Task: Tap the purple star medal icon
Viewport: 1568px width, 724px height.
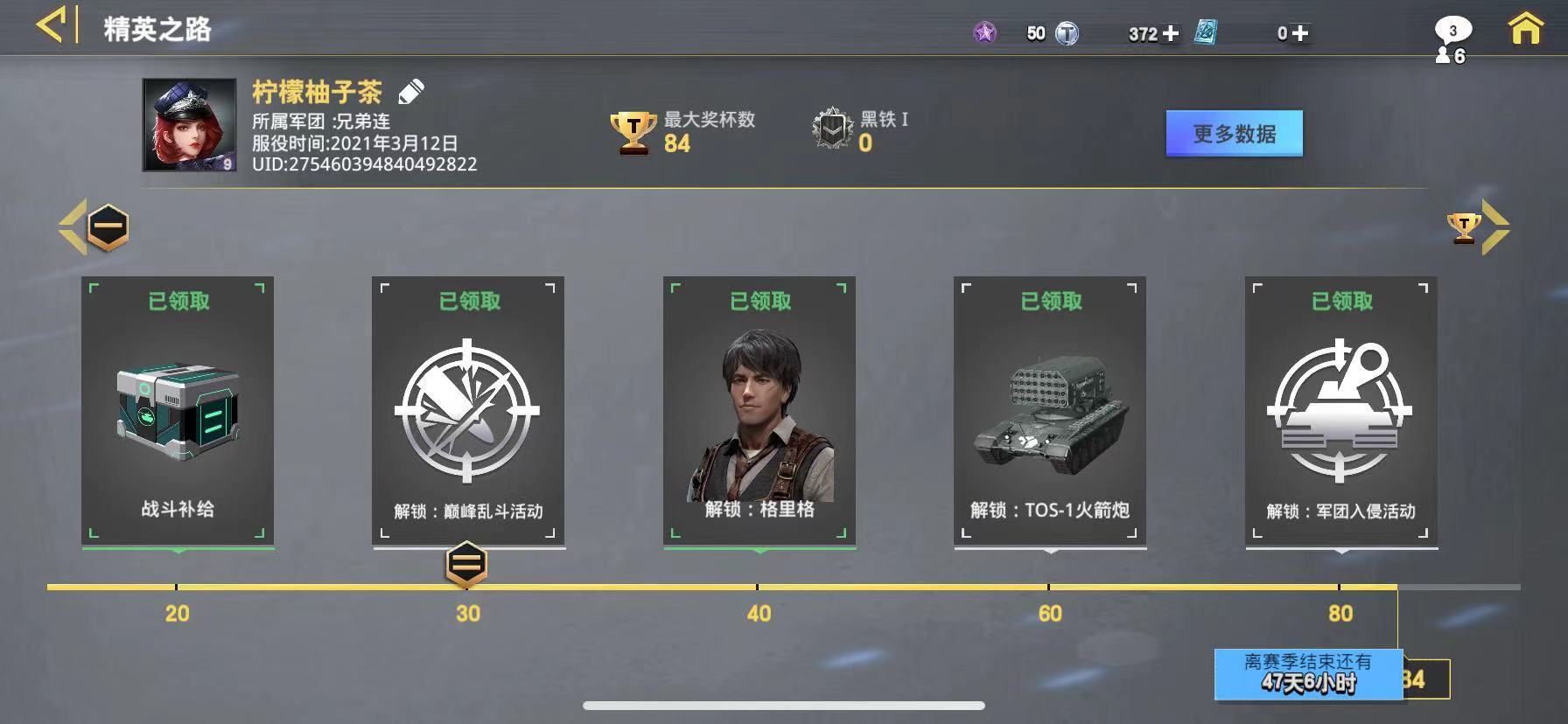Action: coord(985,33)
